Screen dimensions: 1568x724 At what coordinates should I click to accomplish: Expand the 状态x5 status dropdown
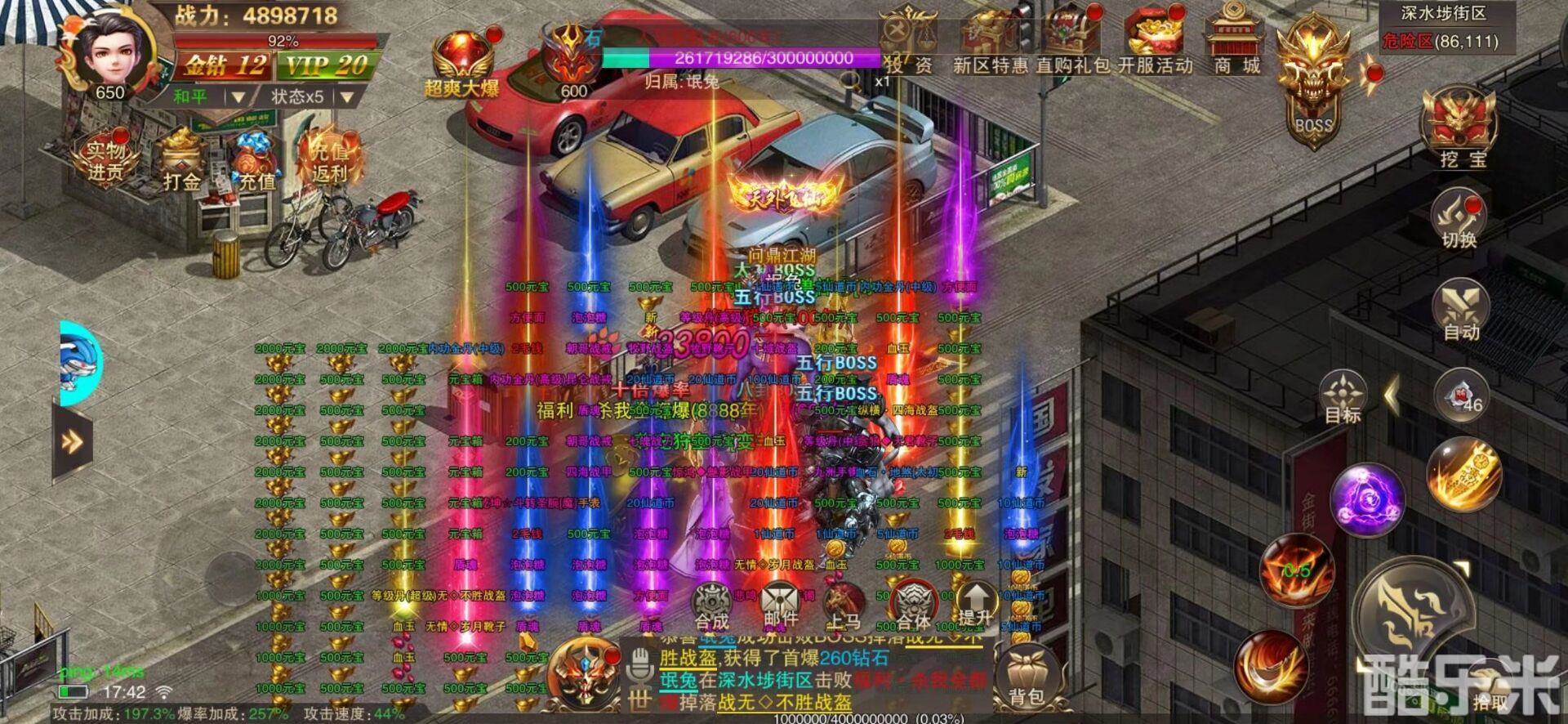[x=300, y=96]
